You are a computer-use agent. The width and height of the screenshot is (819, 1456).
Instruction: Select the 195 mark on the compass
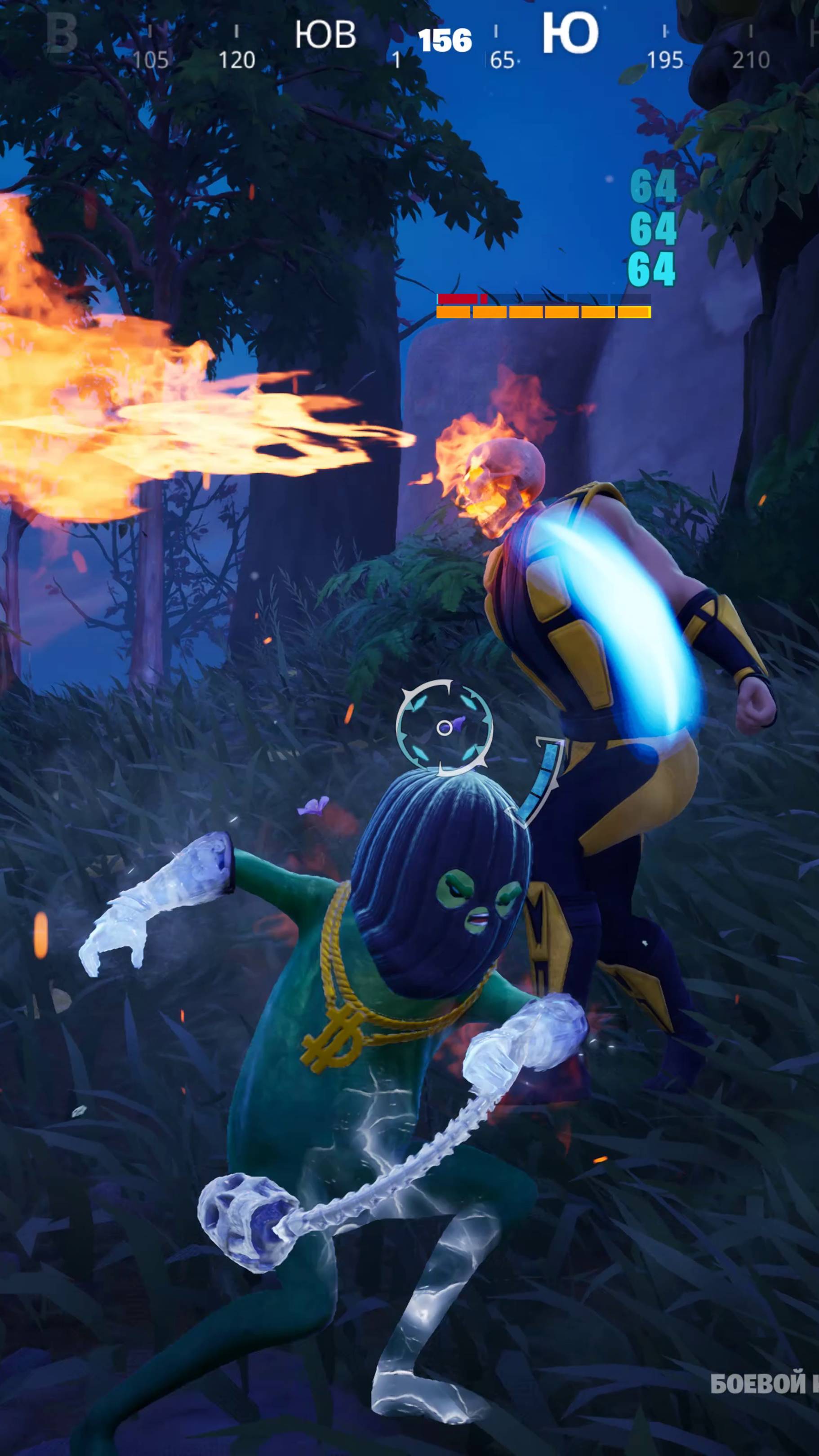[x=666, y=58]
